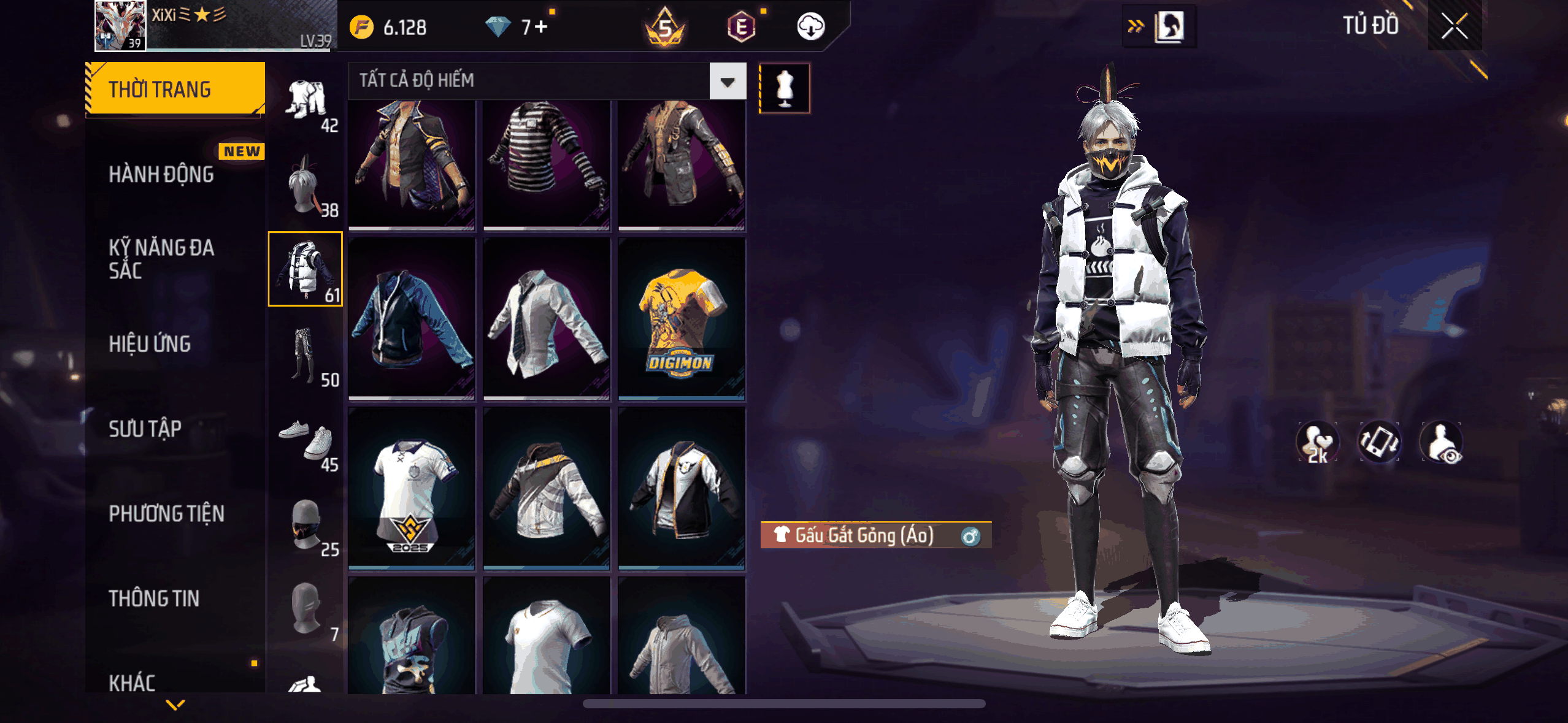Open the Thời Trang tab
The image size is (1568, 723).
point(175,89)
